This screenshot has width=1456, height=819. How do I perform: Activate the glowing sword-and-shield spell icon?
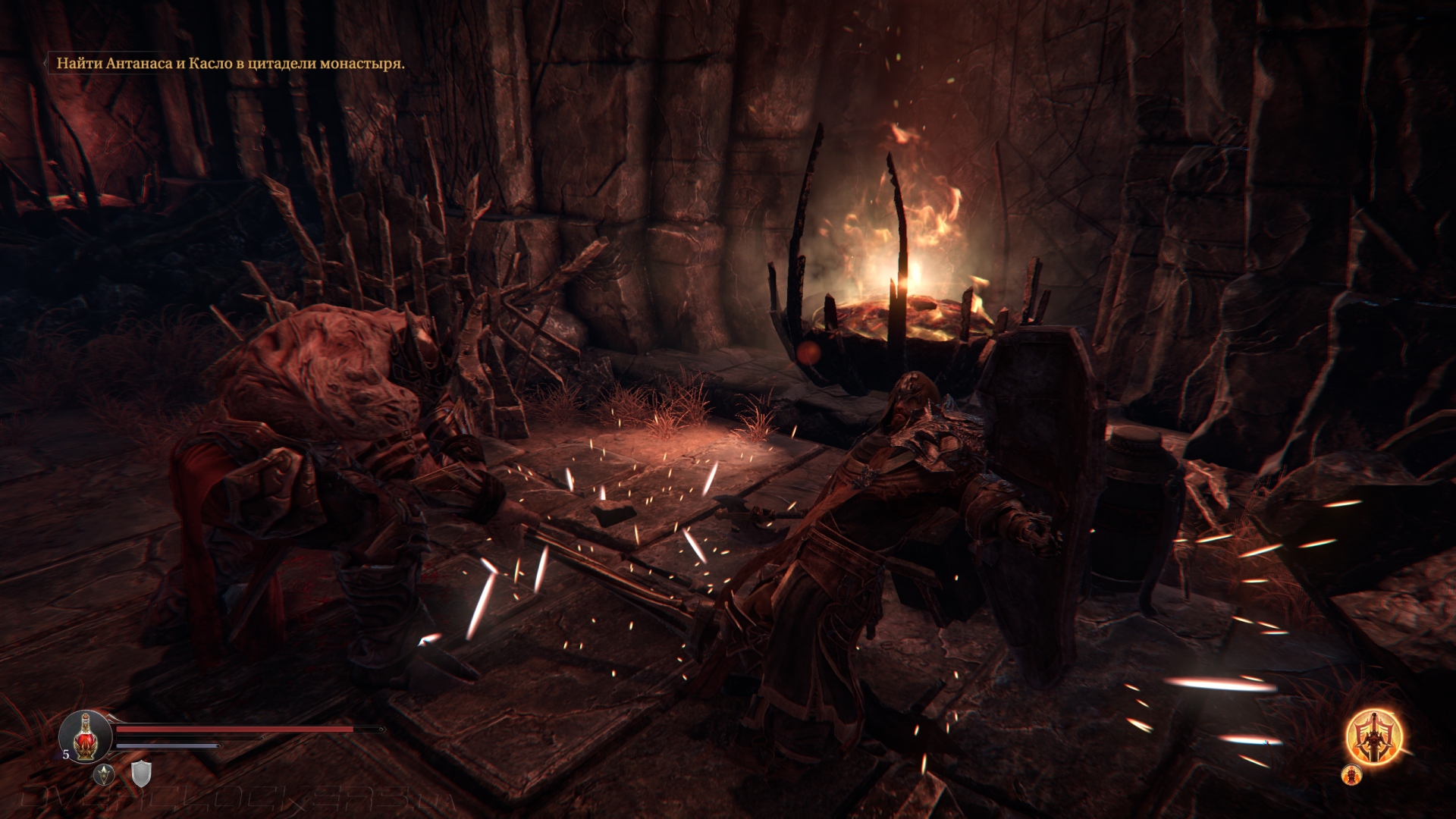click(x=1373, y=735)
